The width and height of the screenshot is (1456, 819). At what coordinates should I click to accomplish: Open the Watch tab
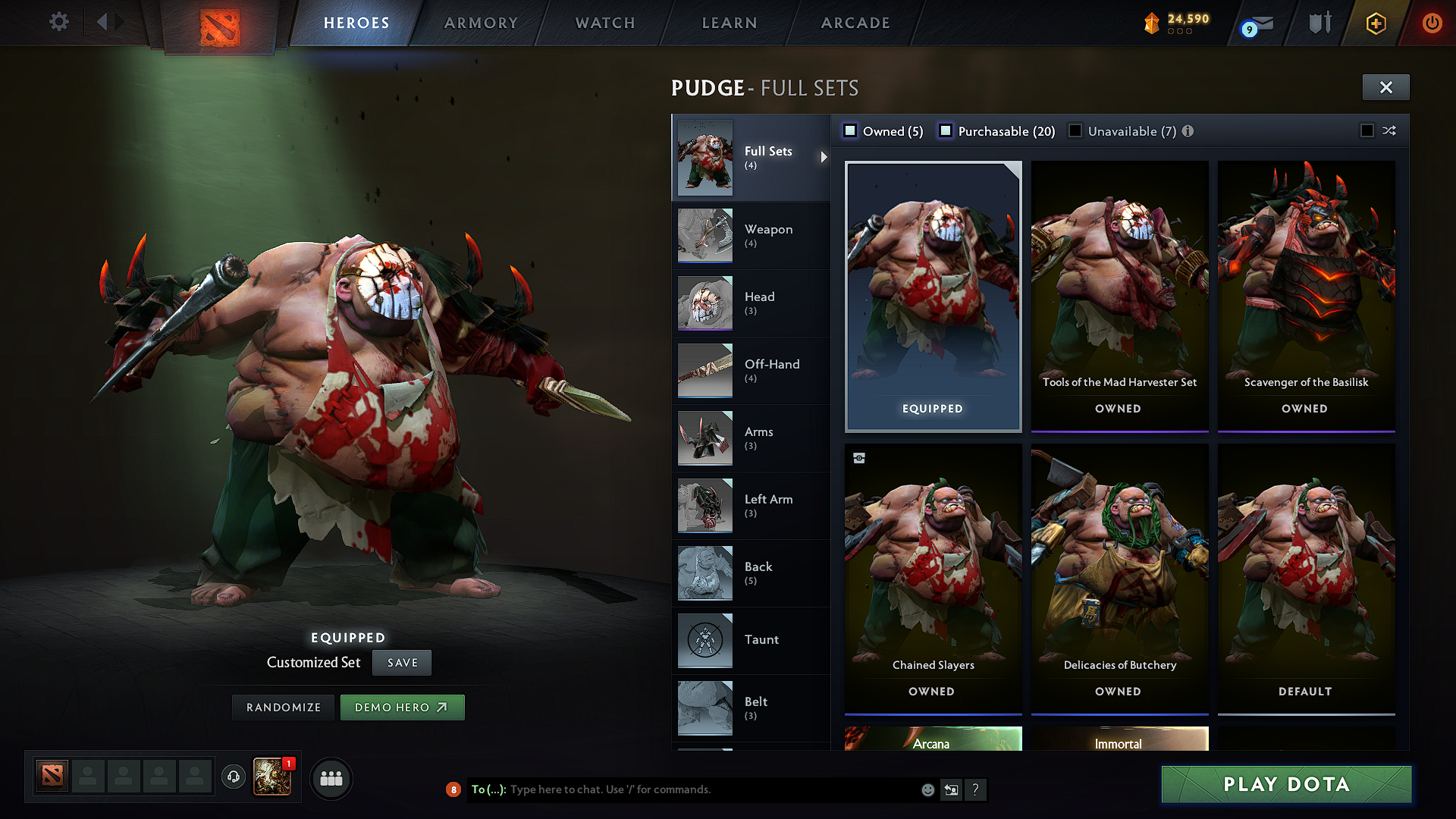[x=605, y=23]
